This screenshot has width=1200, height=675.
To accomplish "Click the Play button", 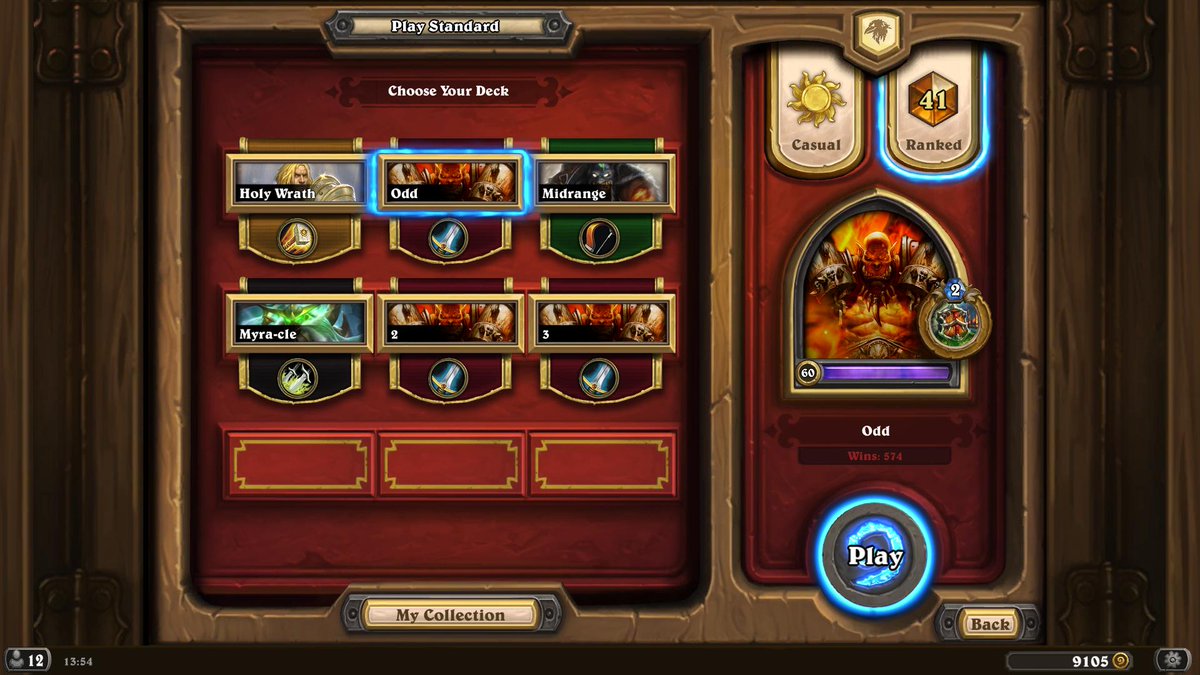I will click(x=875, y=556).
